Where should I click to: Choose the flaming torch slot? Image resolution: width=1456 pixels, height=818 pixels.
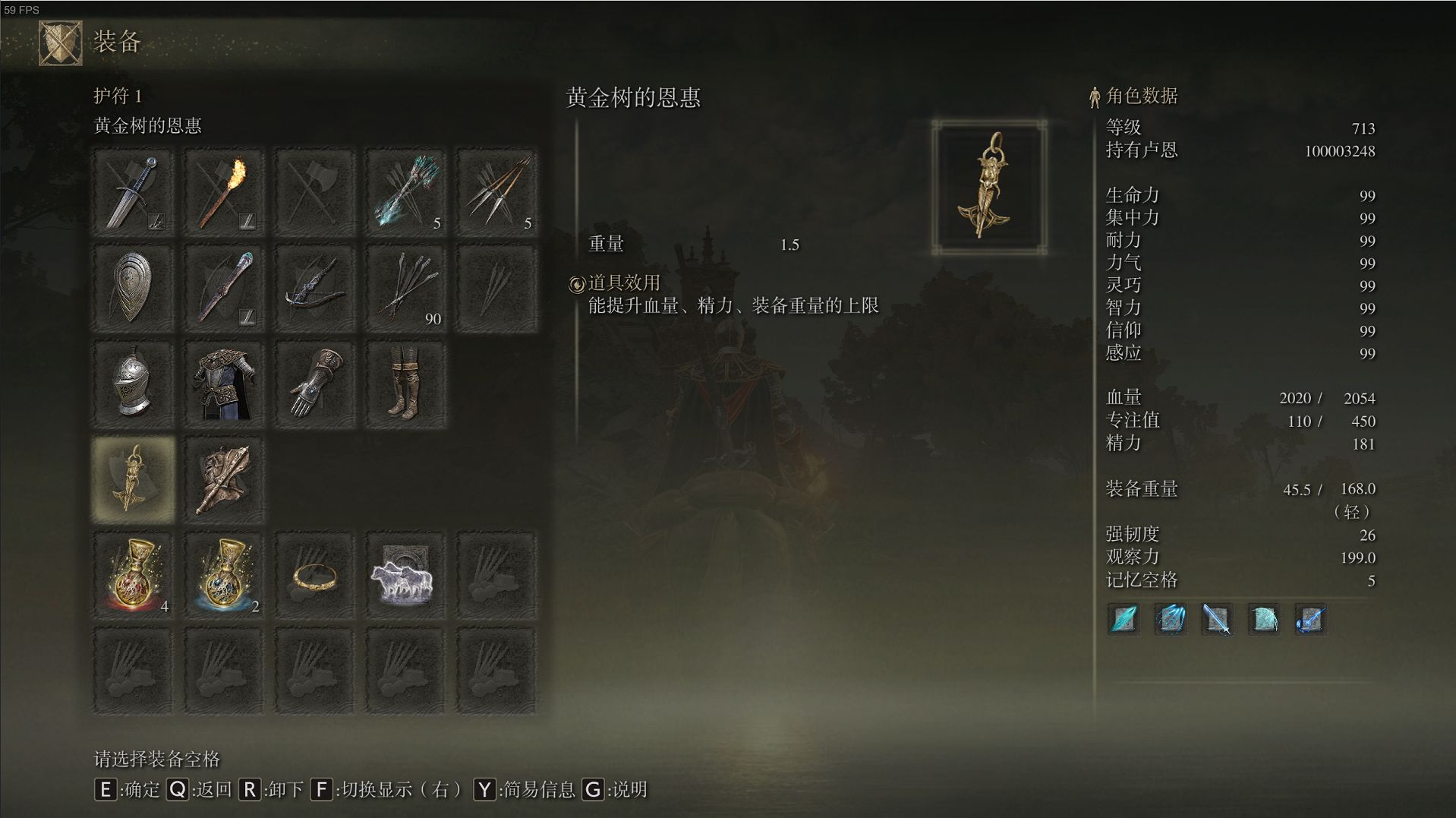pos(224,192)
